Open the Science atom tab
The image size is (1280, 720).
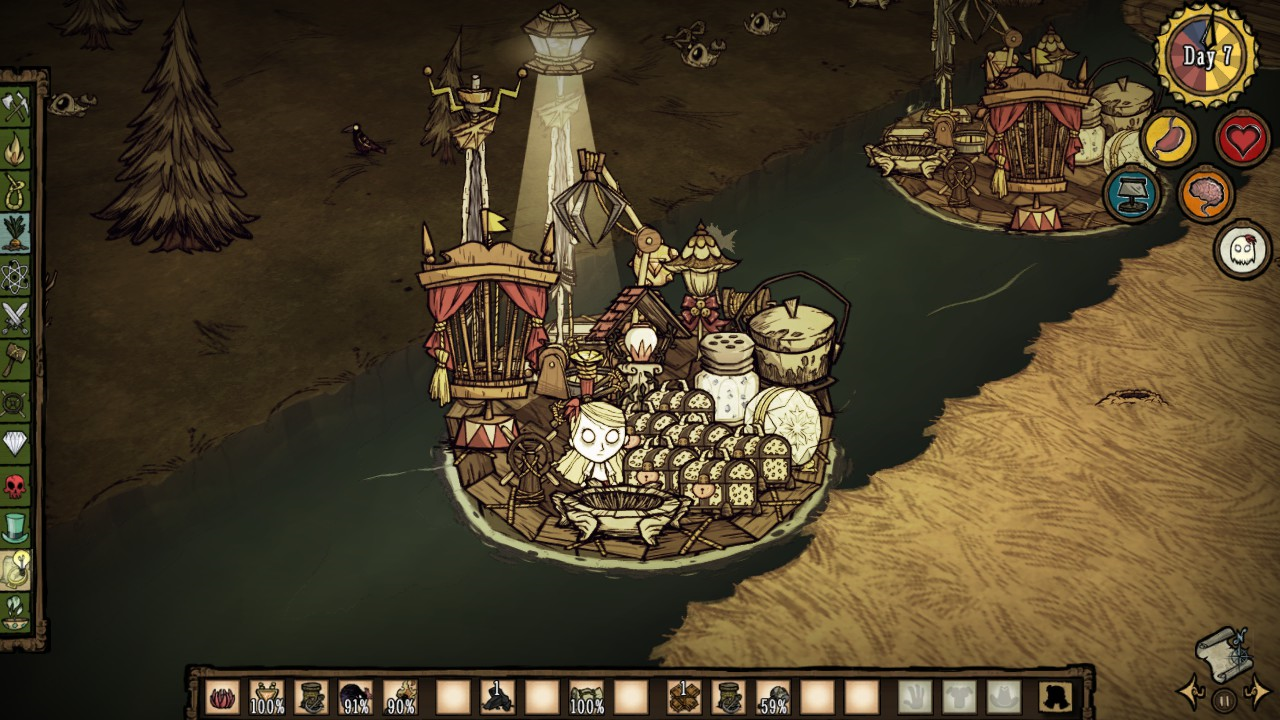15,276
